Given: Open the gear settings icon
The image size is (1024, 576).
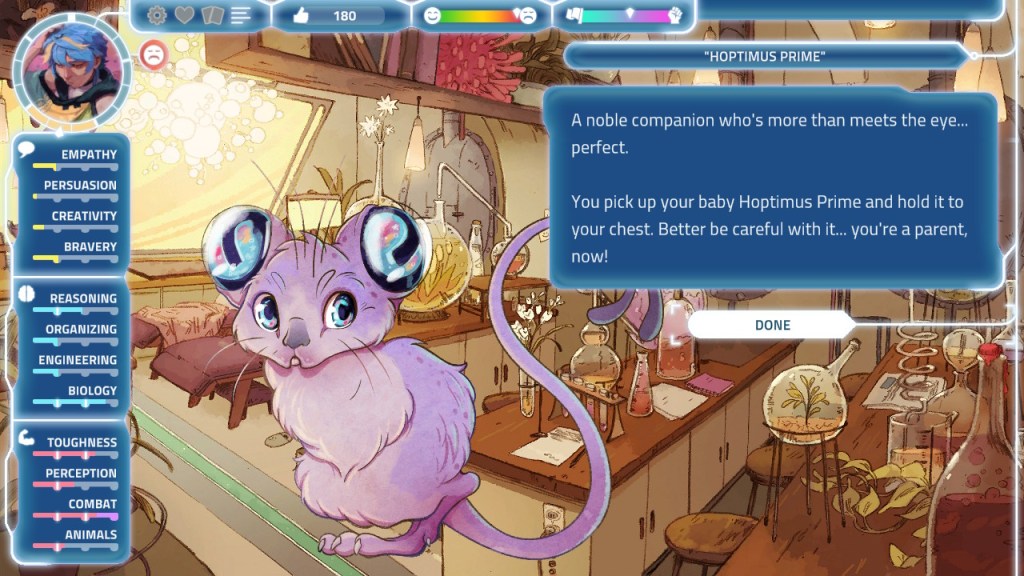Looking at the screenshot, I should point(157,15).
